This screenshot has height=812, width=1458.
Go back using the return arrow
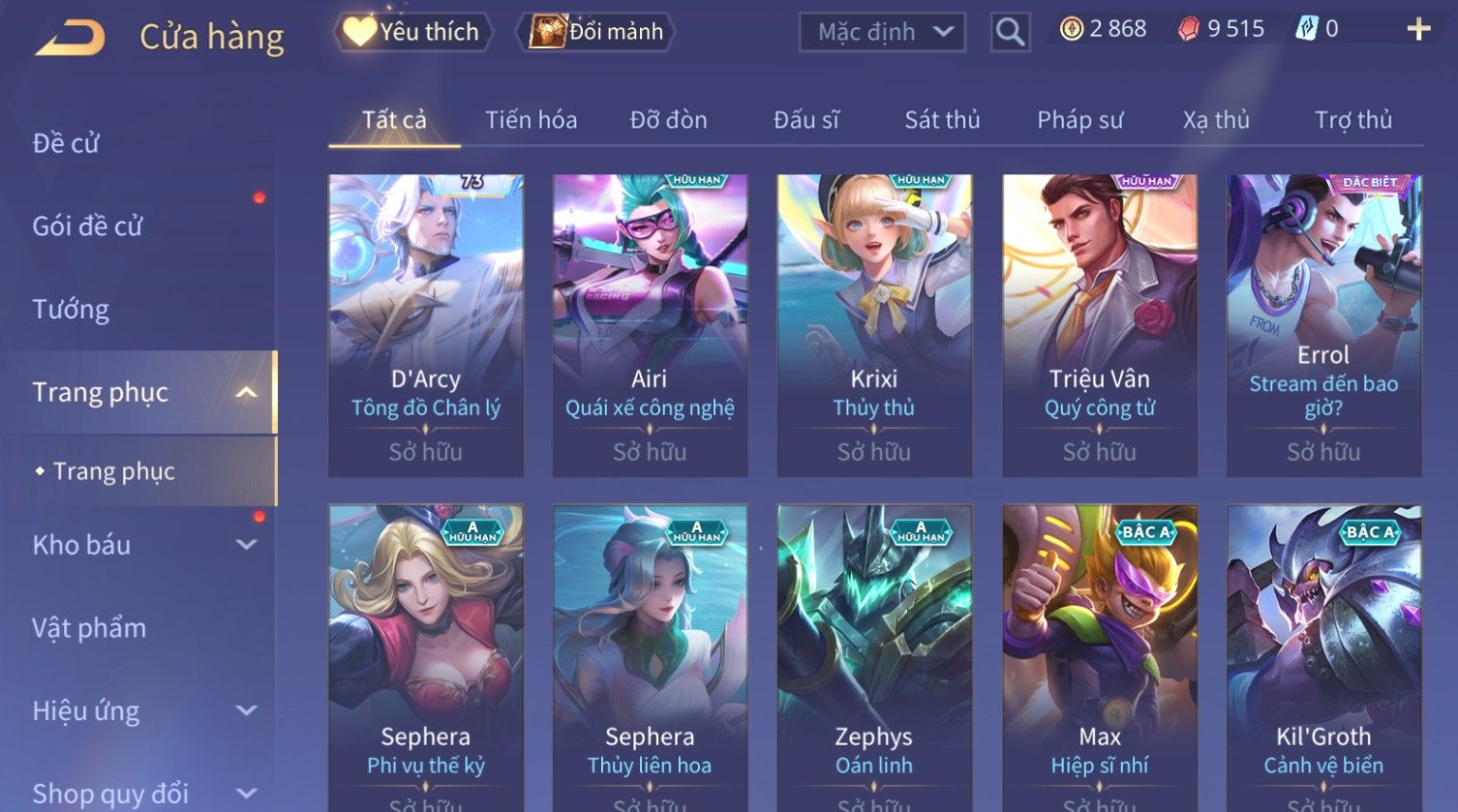pyautogui.click(x=70, y=39)
